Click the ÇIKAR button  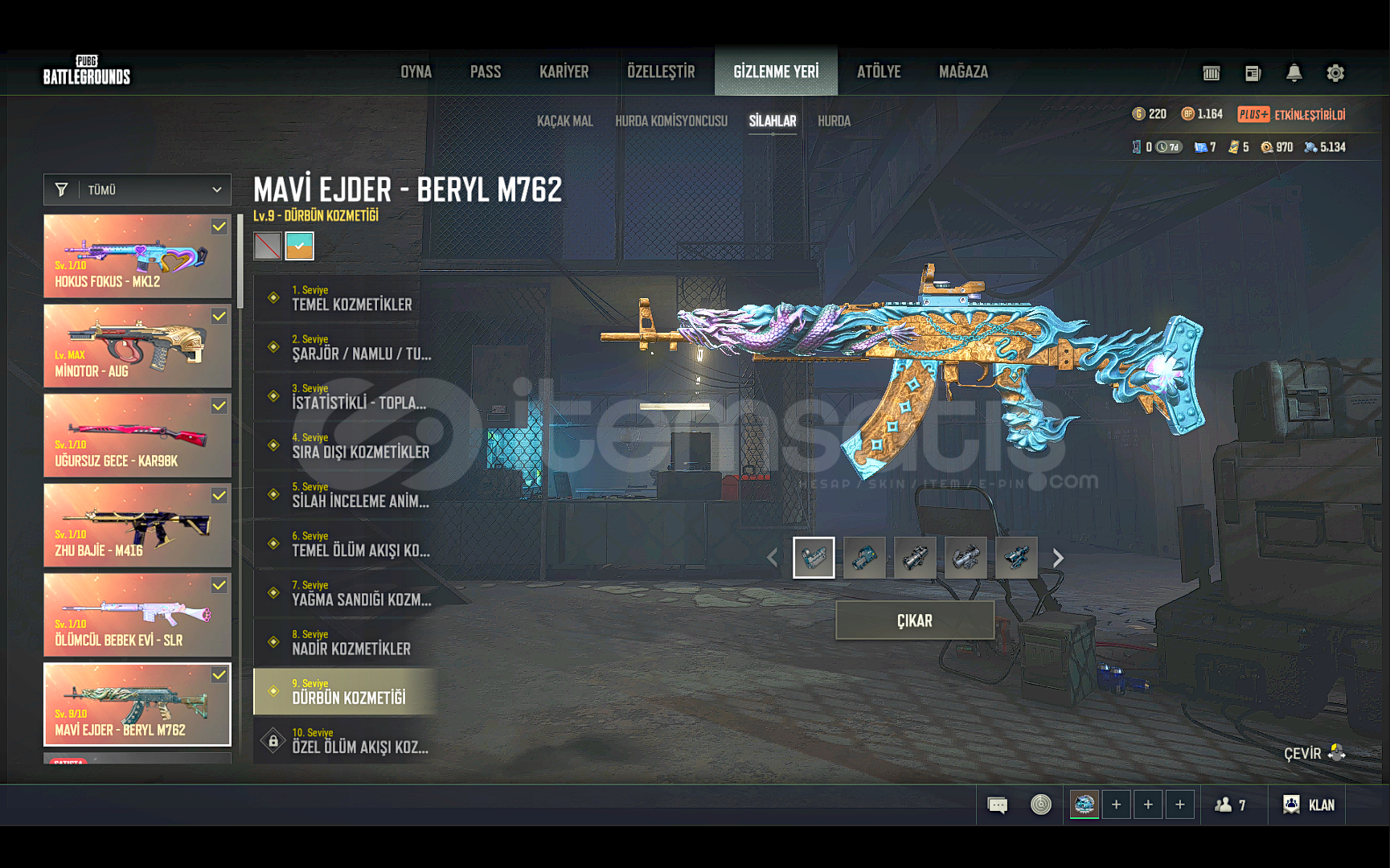(x=915, y=620)
